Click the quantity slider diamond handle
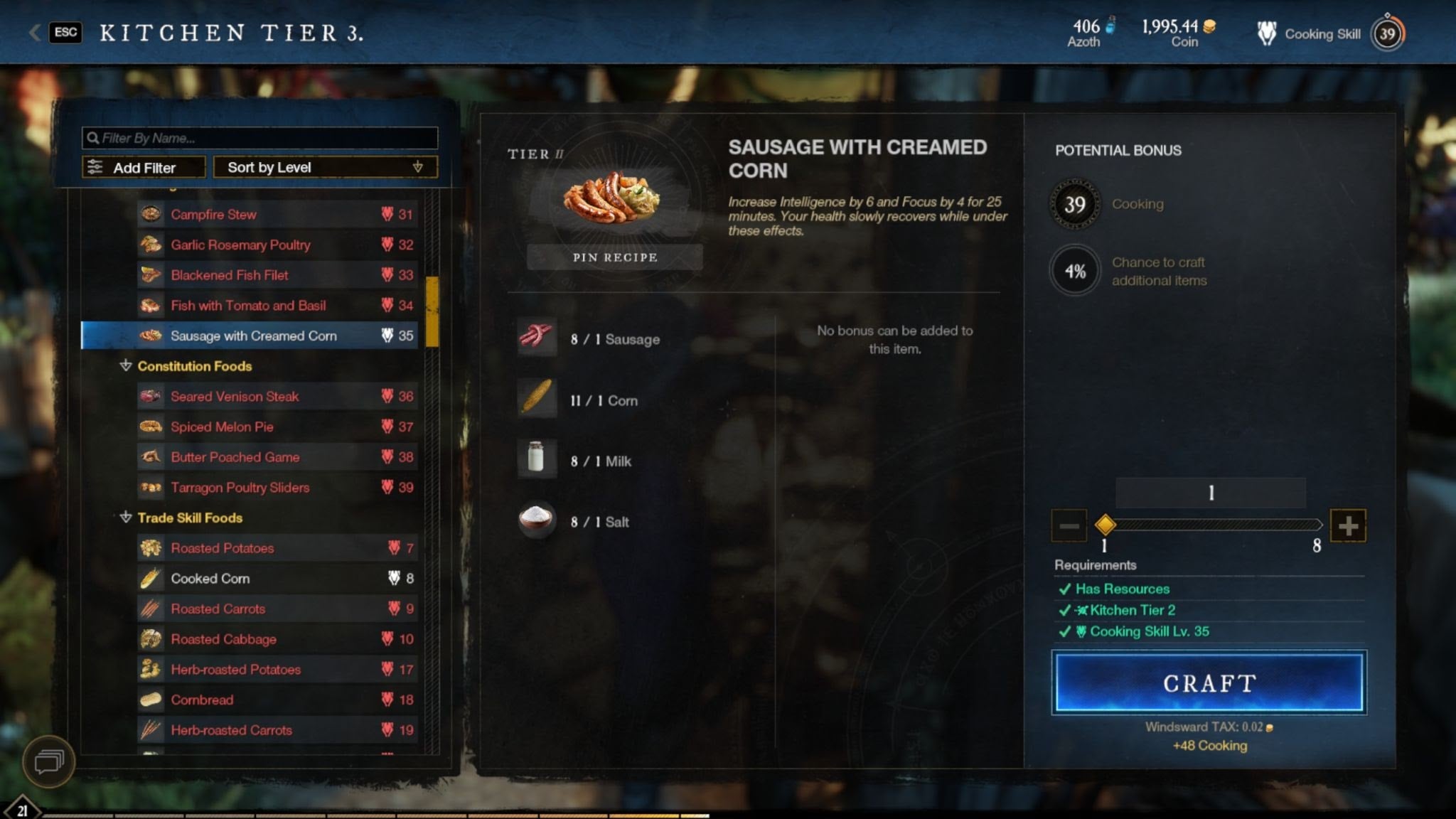The height and width of the screenshot is (819, 1456). tap(1105, 525)
